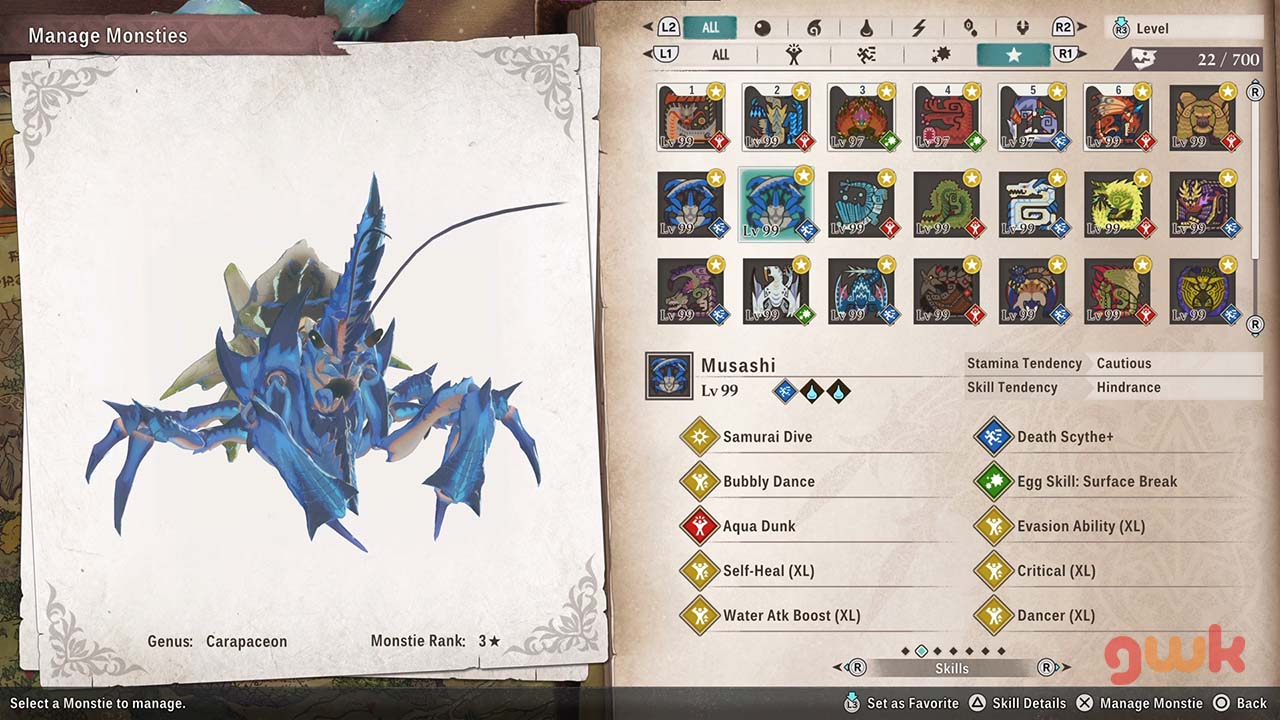Screen dimensions: 1280x720
Task: Choose the spiral fire element filter tab
Action: [x=814, y=28]
